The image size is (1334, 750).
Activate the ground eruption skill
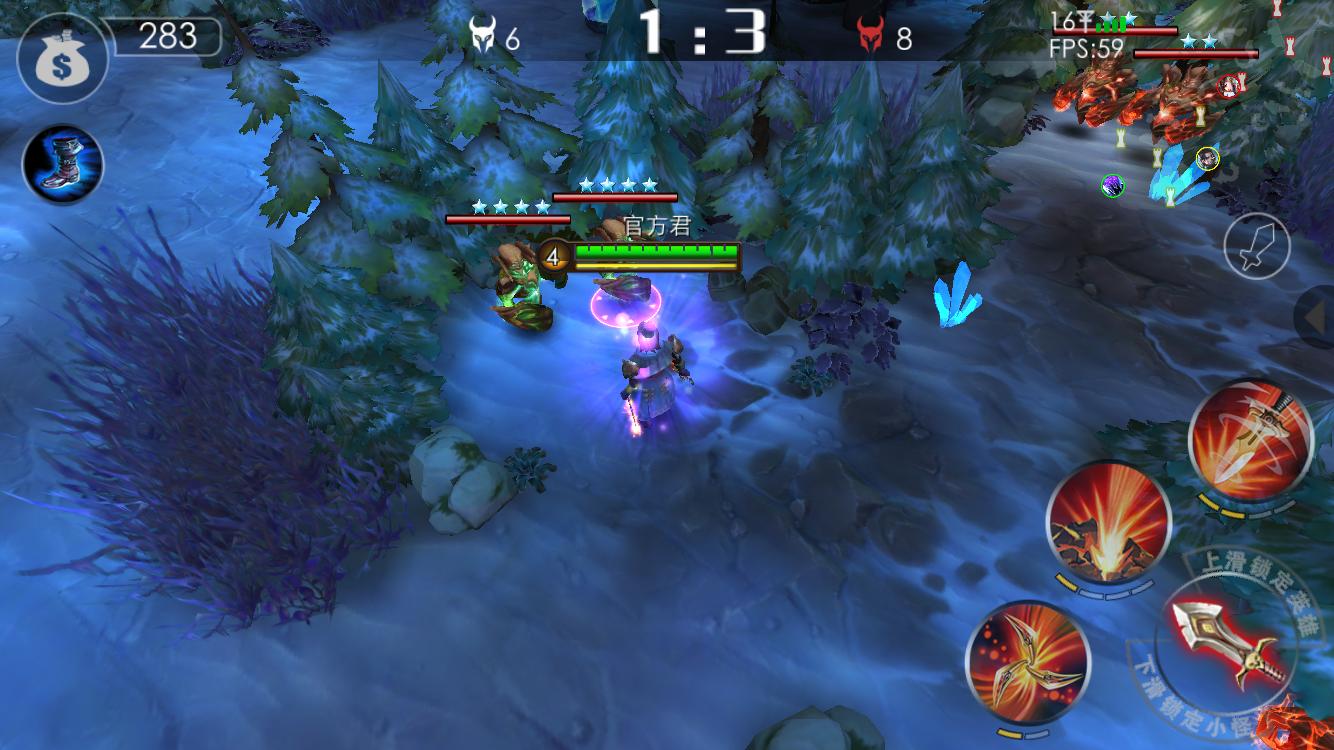click(1108, 523)
